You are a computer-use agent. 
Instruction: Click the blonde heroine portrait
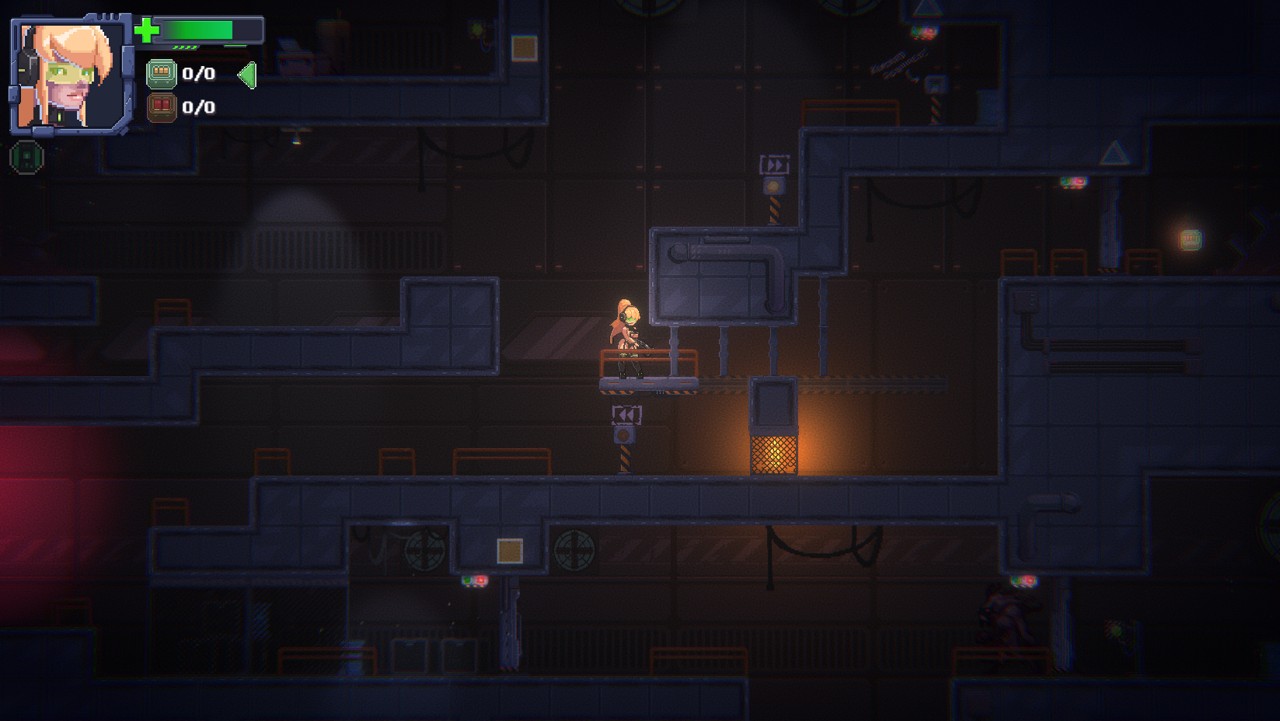click(70, 75)
